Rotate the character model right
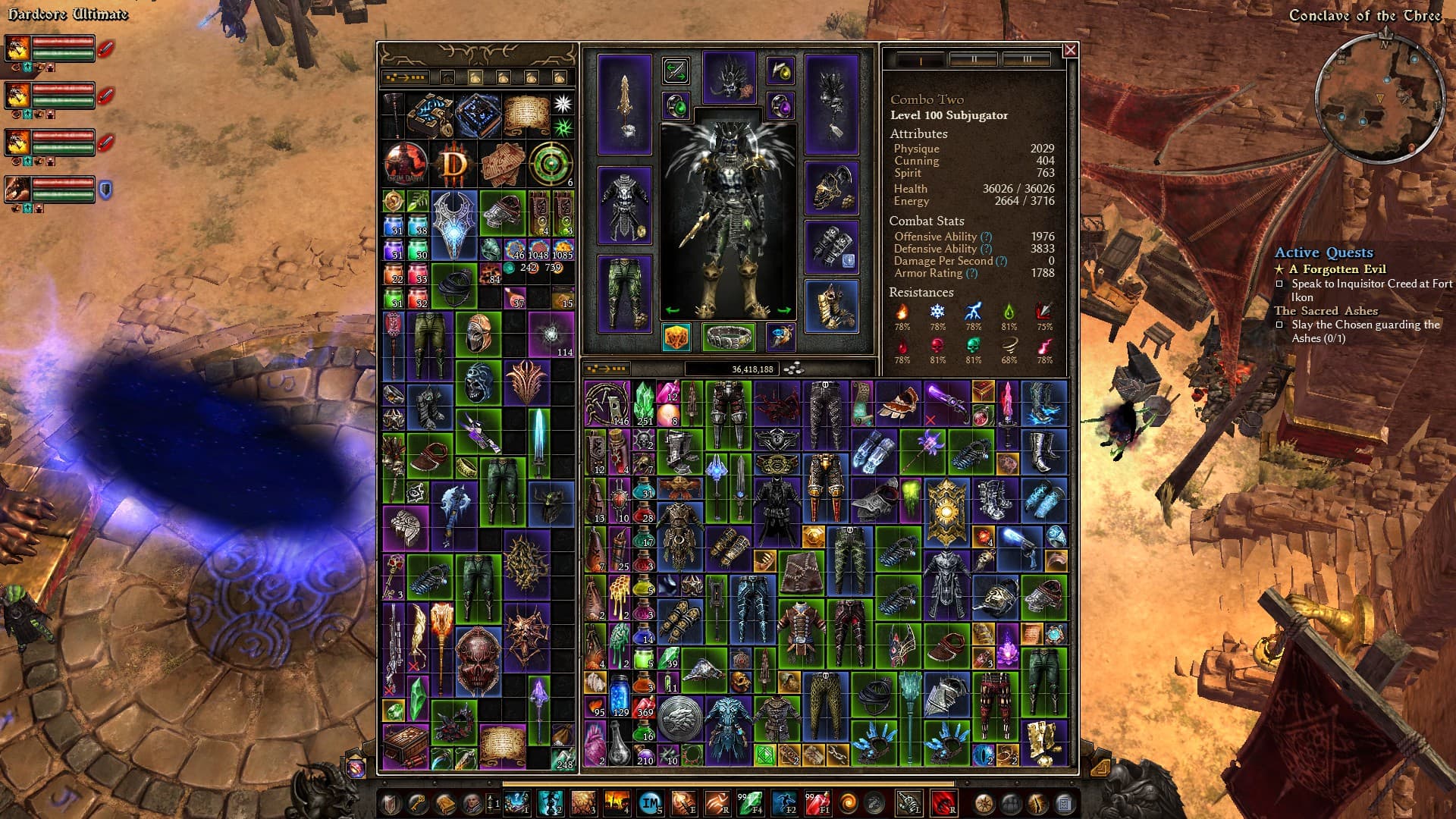The image size is (1456, 819). coord(784,310)
